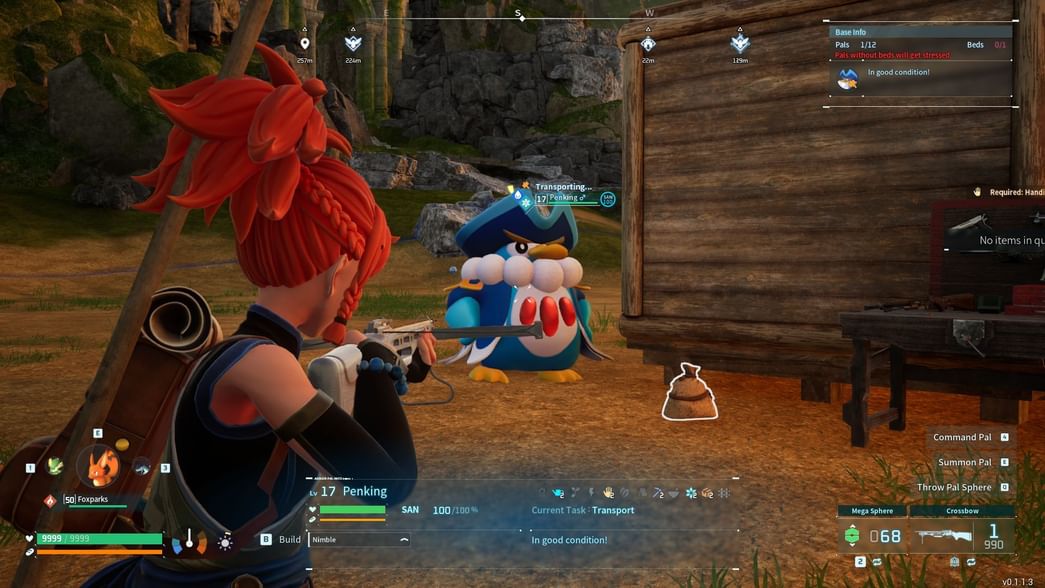The width and height of the screenshot is (1045, 588).
Task: Click the snowflake cooling work suitability icon
Action: tap(690, 493)
